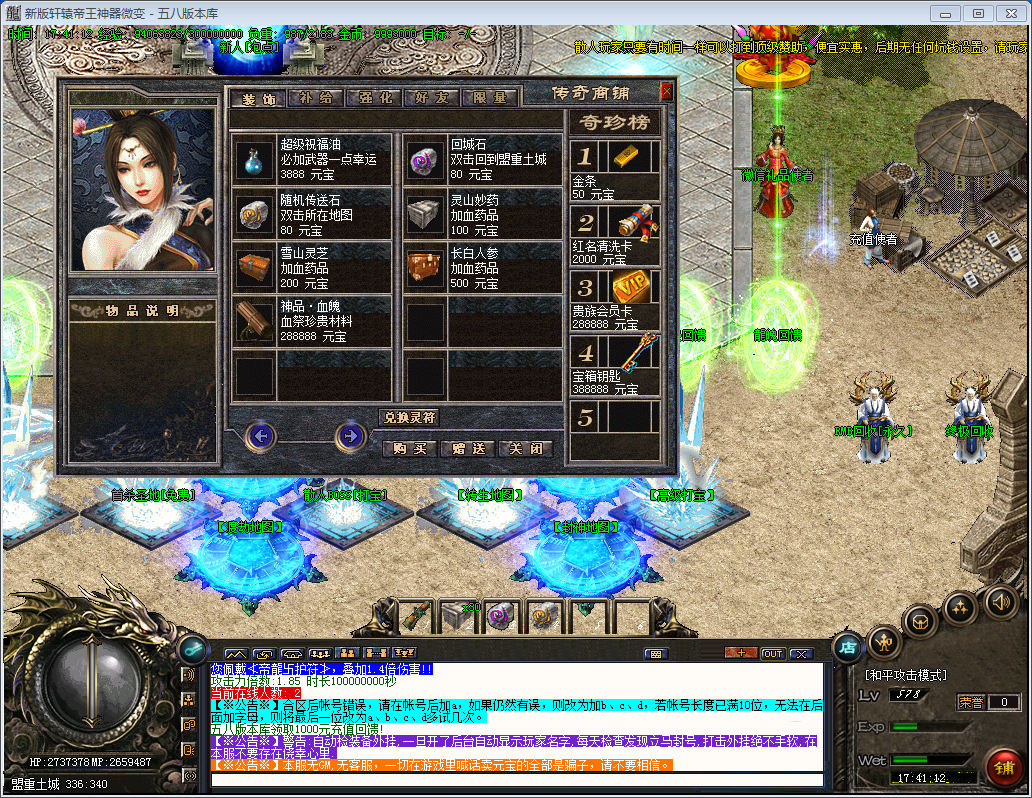1032x798 pixels.
Task: Go to the next shop page arrow
Action: coord(350,436)
